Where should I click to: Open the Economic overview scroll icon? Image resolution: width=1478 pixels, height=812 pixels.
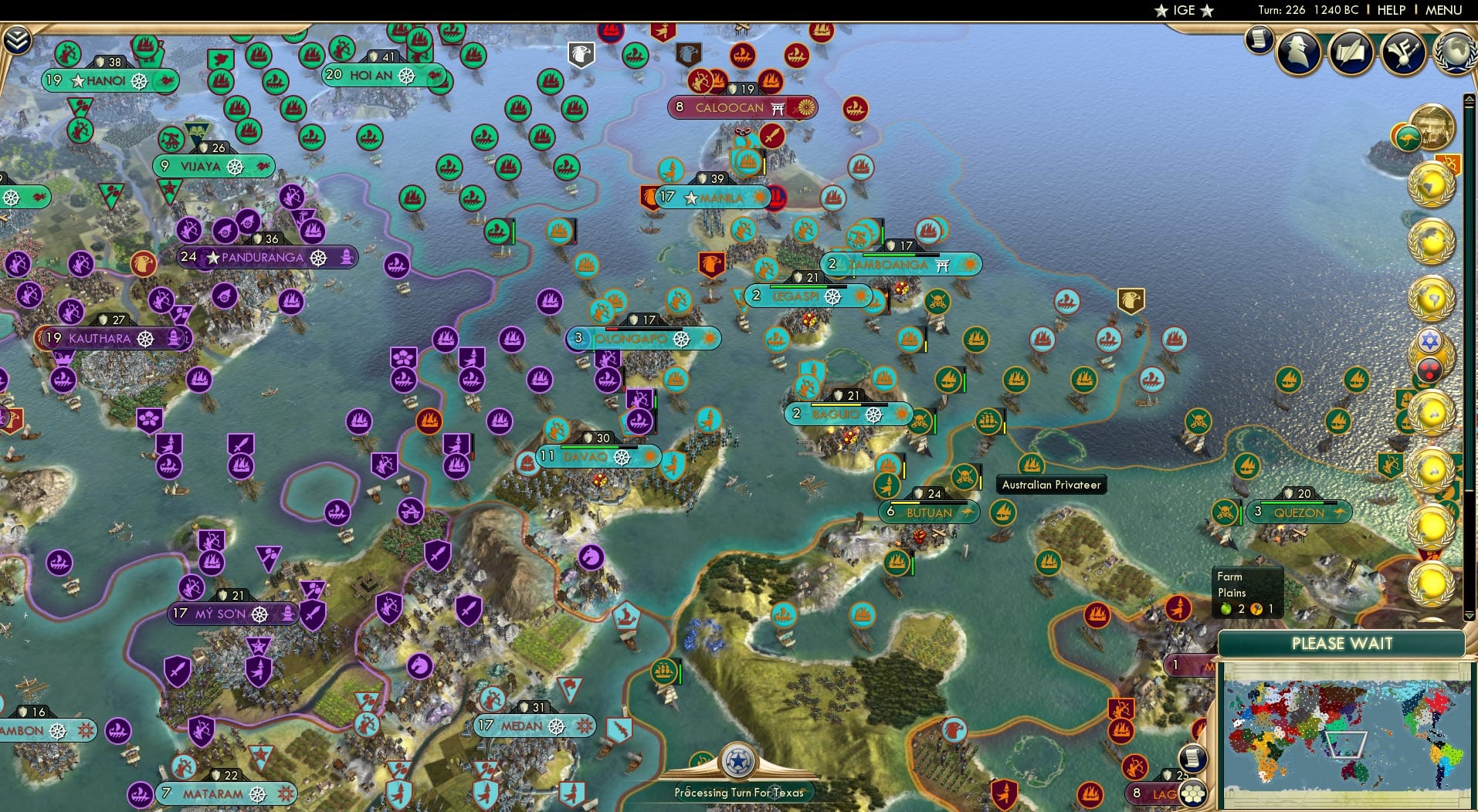point(1258,40)
